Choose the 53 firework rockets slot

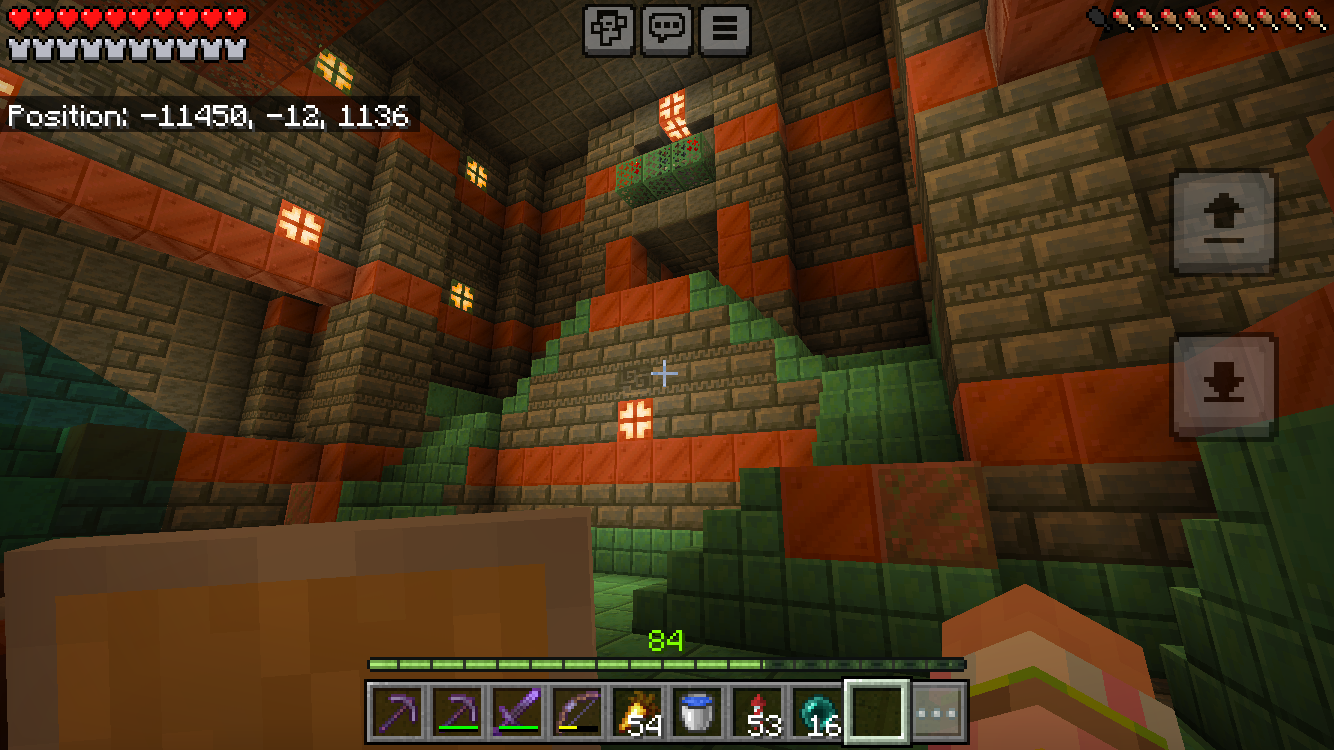[758, 712]
